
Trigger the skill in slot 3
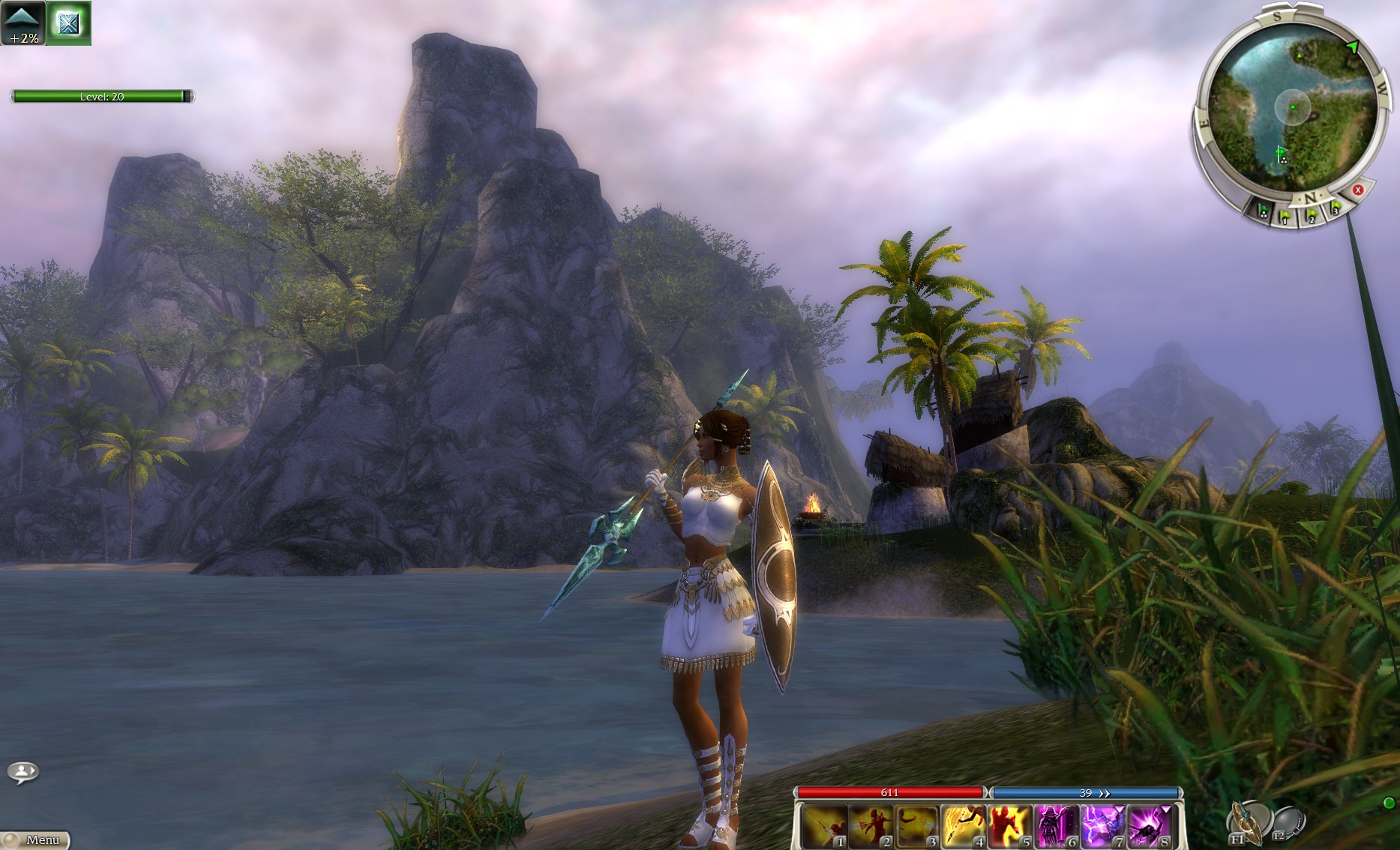tap(917, 826)
